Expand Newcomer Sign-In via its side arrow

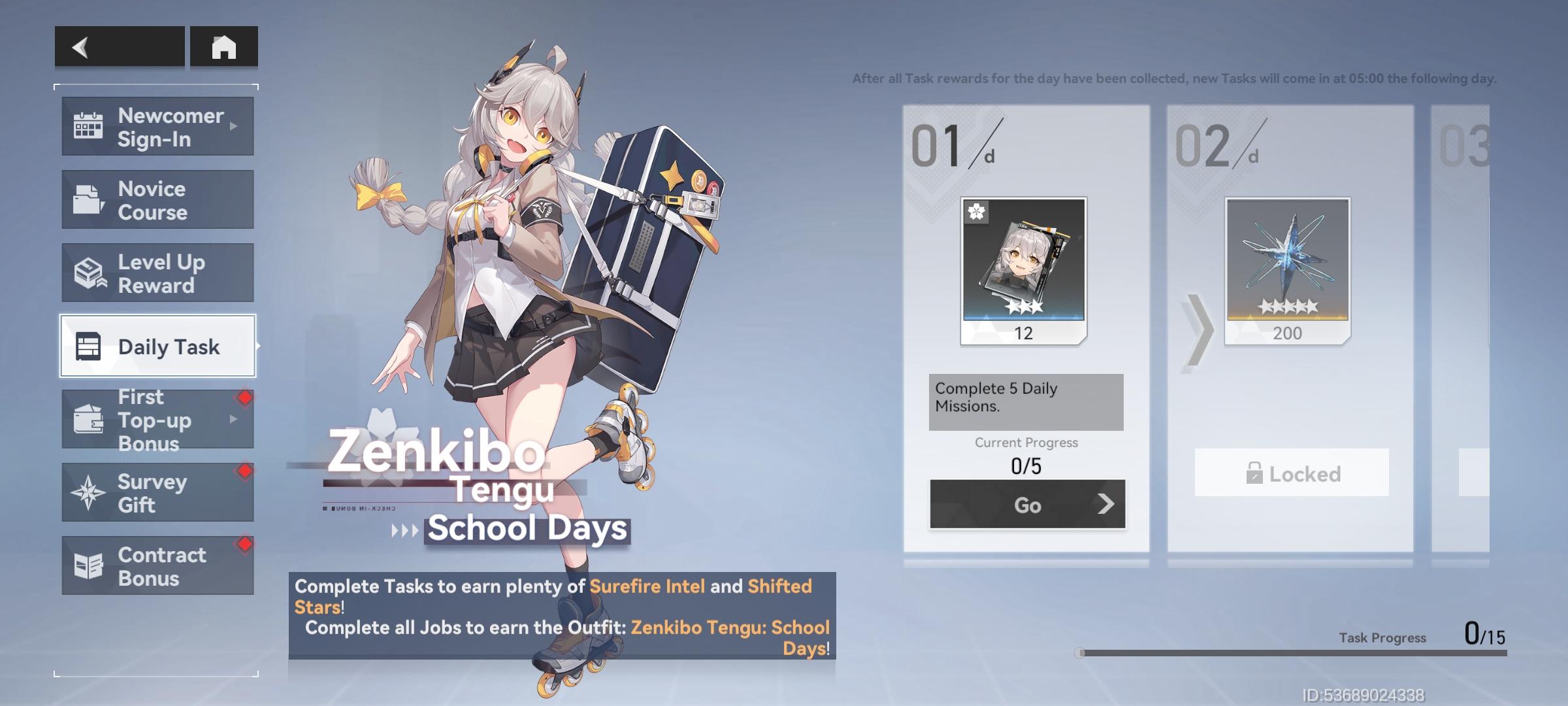coord(234,126)
